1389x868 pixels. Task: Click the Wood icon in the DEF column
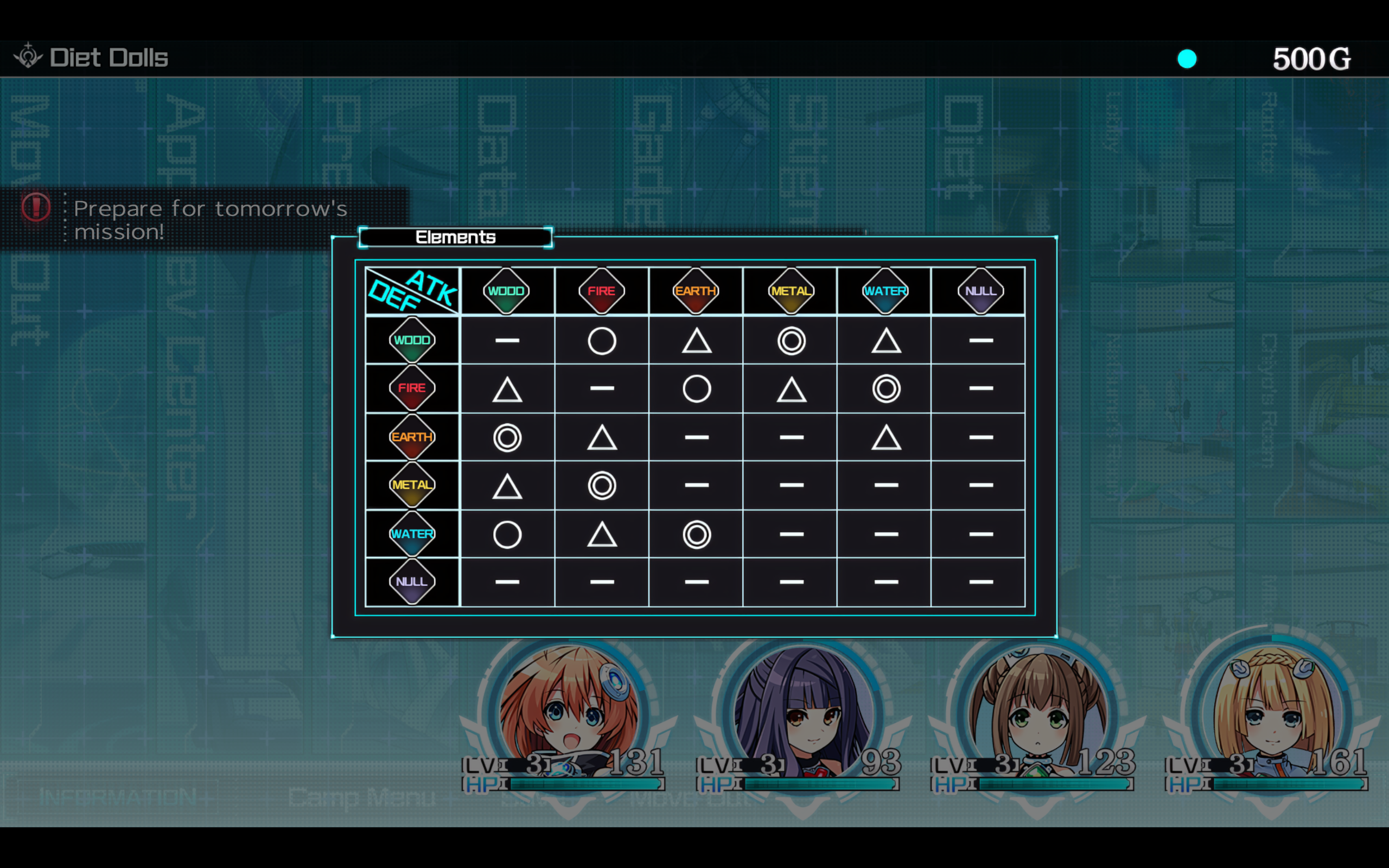point(412,340)
